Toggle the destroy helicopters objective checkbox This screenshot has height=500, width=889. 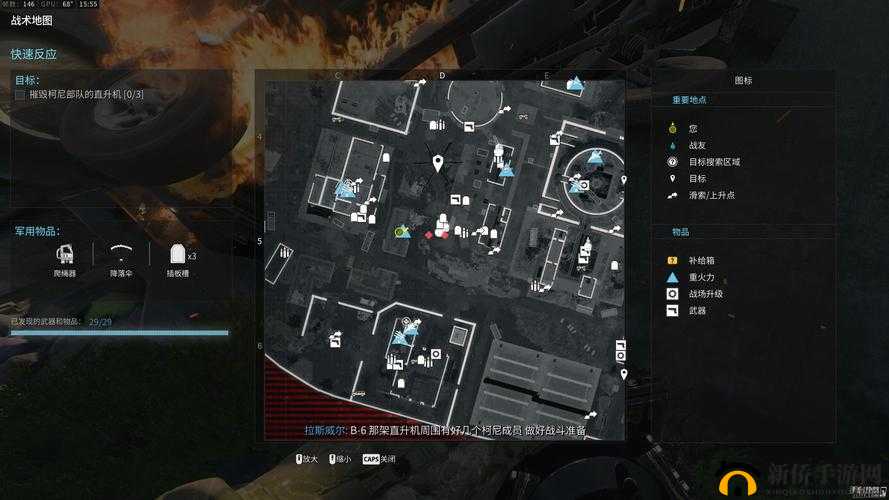20,94
